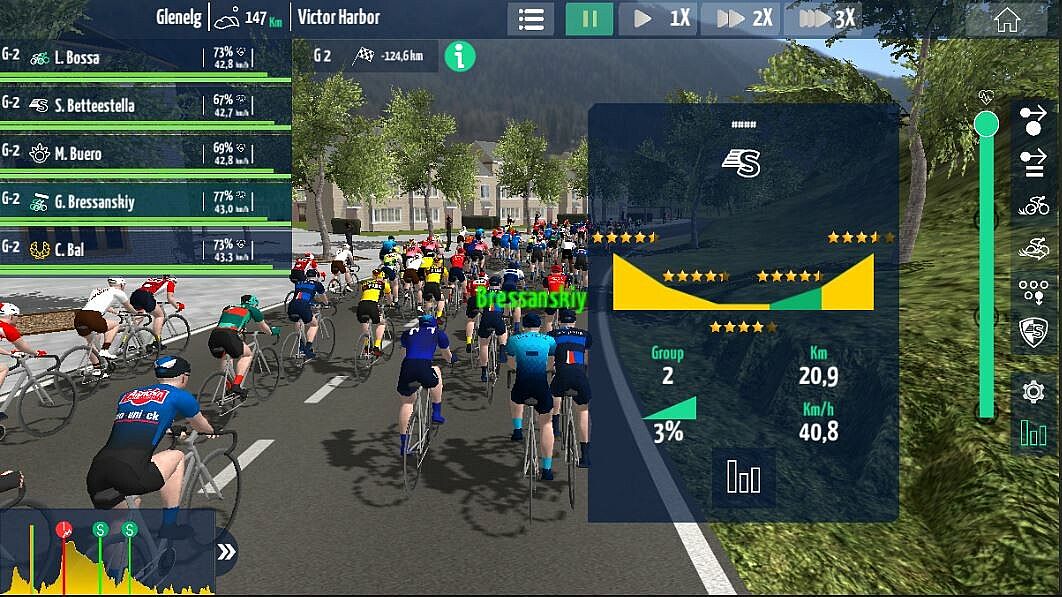Open the green info button
This screenshot has height=597, width=1062.
pyautogui.click(x=459, y=56)
